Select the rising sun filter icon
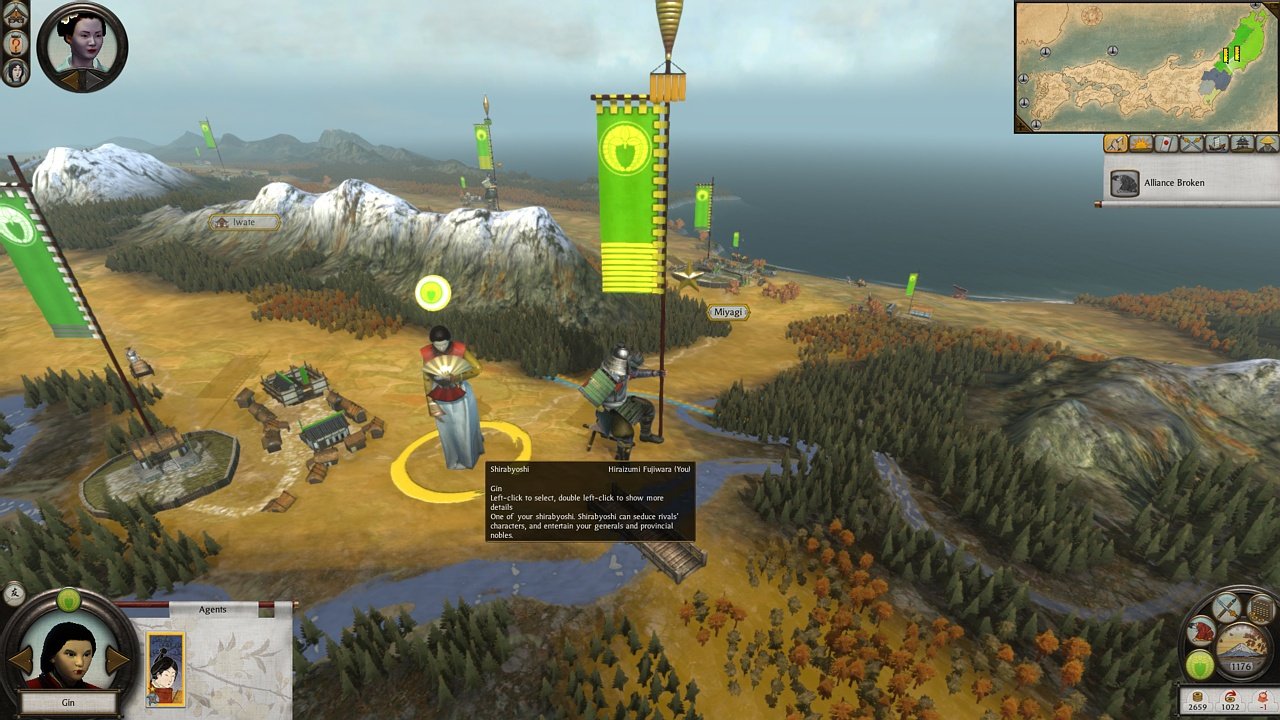Screen dimensions: 1280x720 pos(1140,144)
